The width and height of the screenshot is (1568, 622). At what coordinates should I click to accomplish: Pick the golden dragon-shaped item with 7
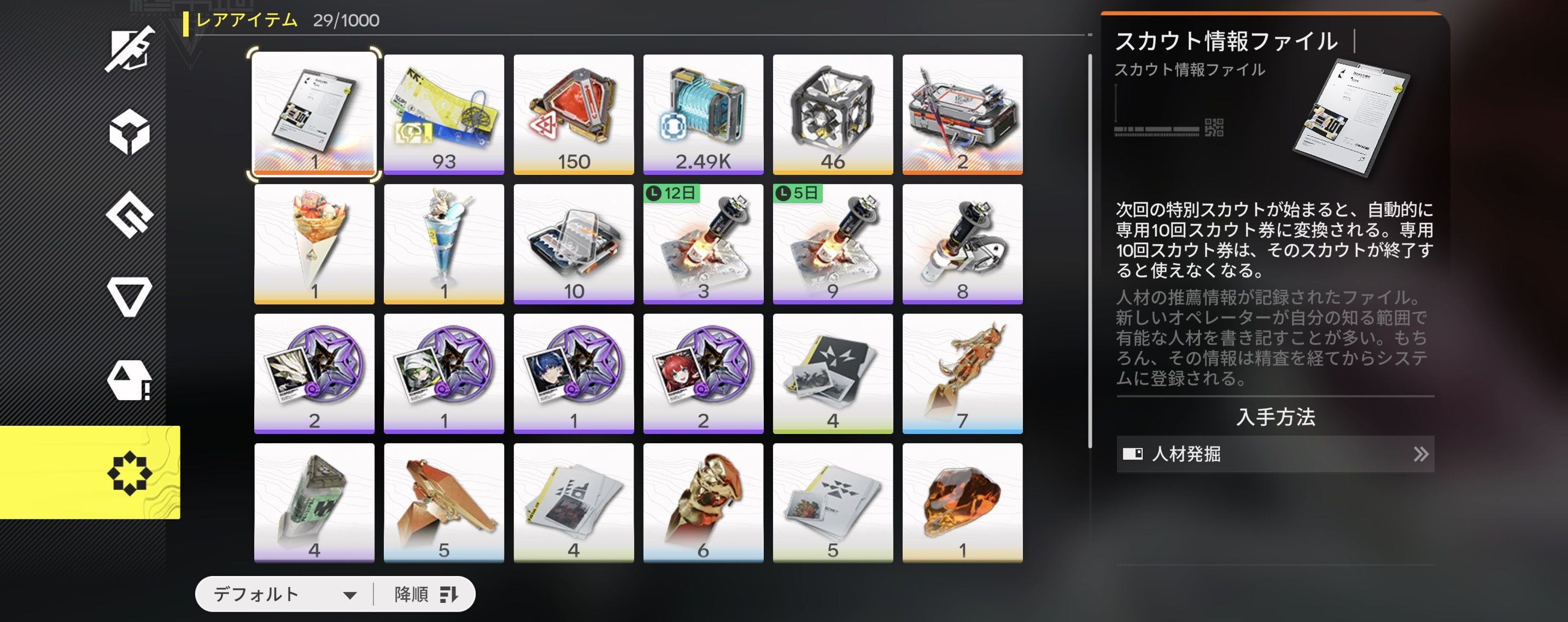click(962, 373)
